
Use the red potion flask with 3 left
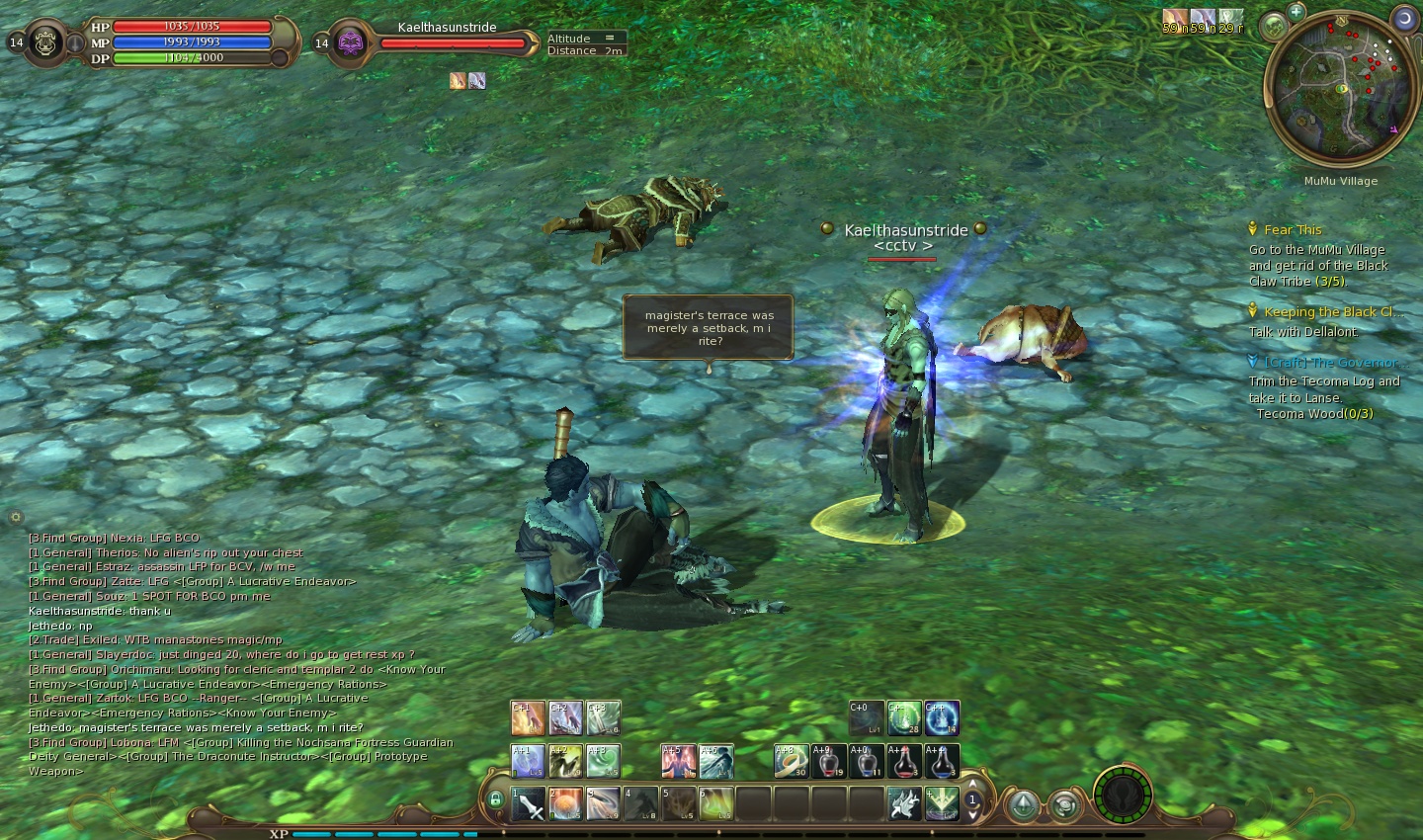(x=904, y=761)
